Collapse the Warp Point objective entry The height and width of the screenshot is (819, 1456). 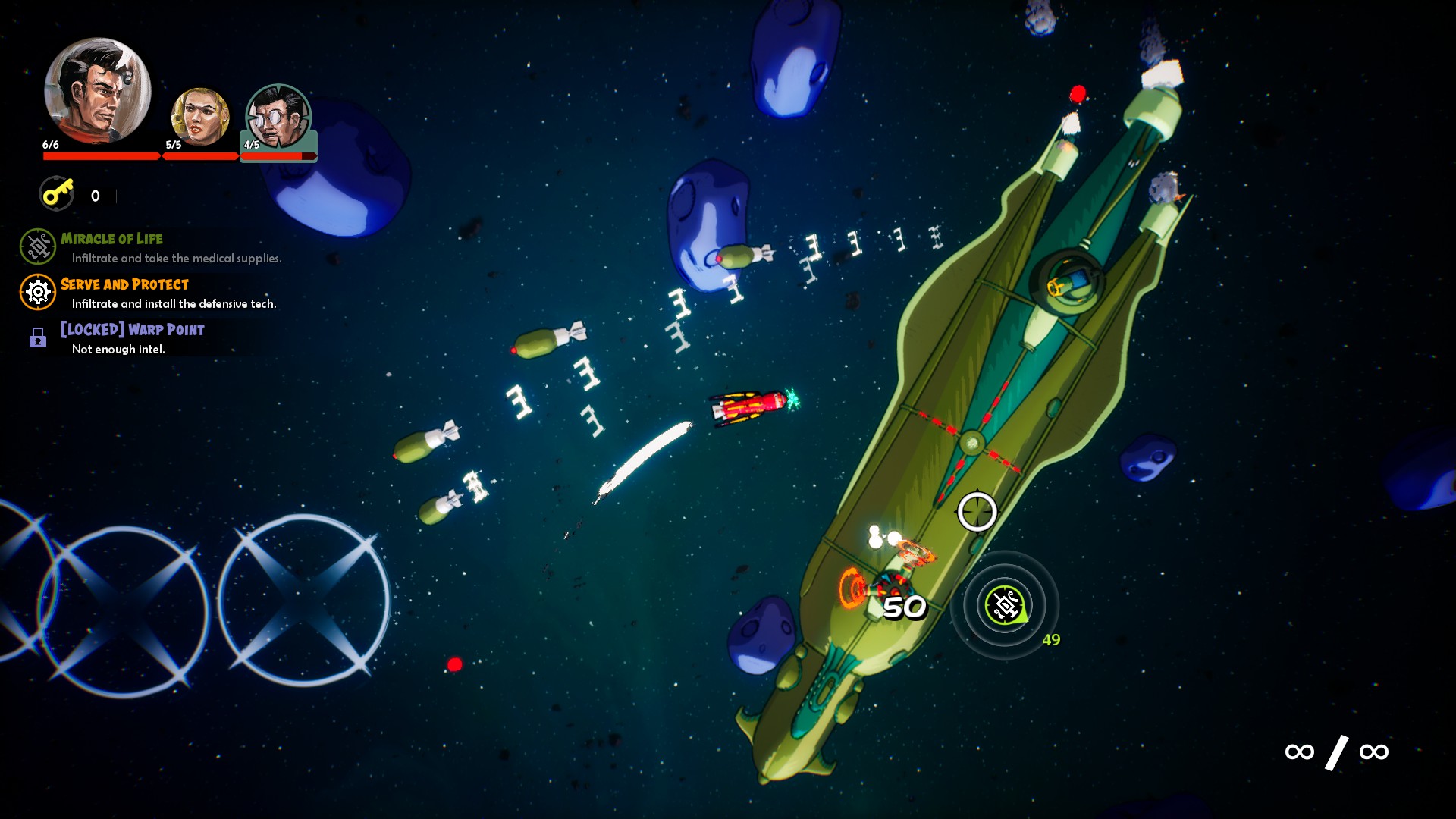[131, 329]
